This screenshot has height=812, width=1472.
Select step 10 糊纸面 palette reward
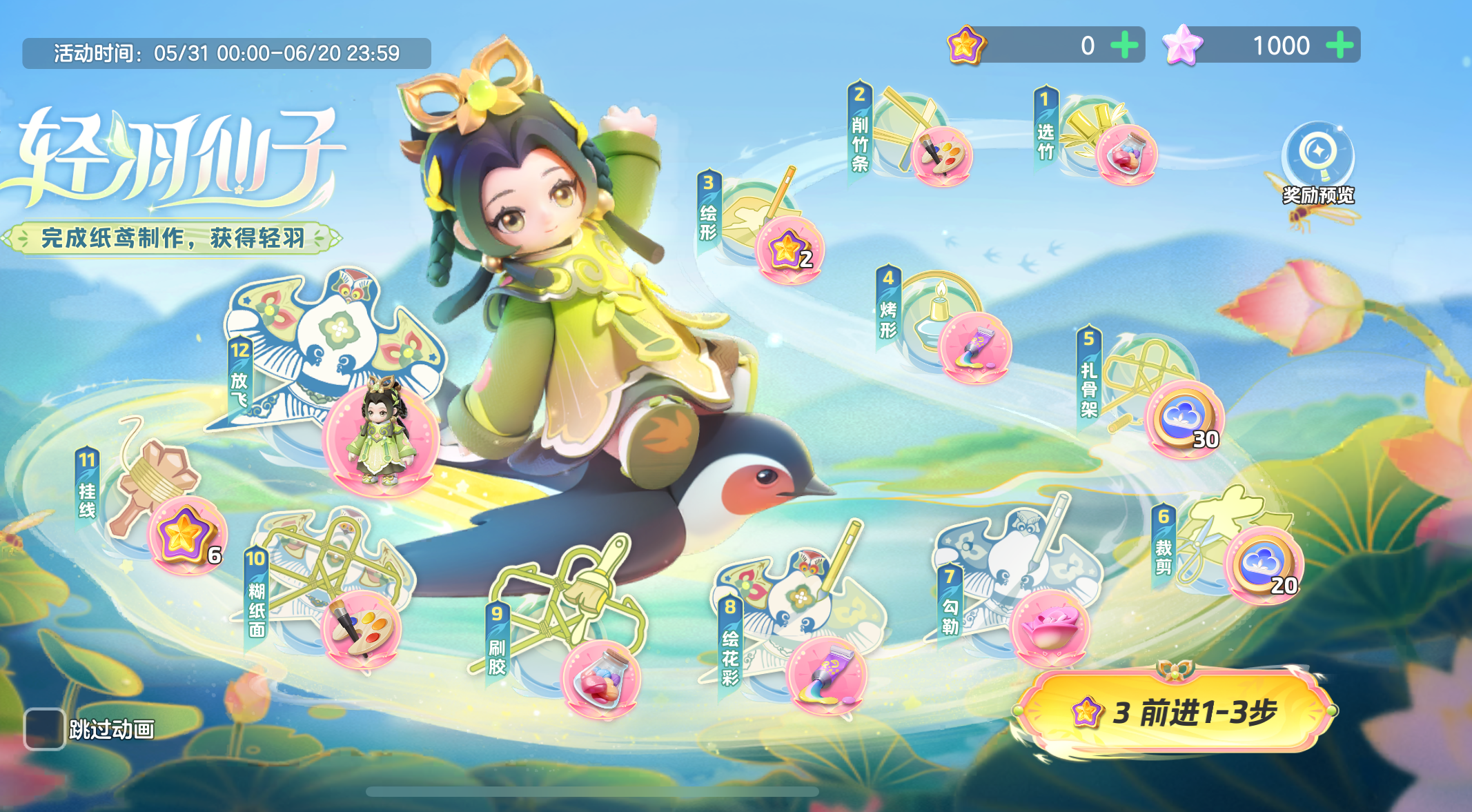[360, 629]
